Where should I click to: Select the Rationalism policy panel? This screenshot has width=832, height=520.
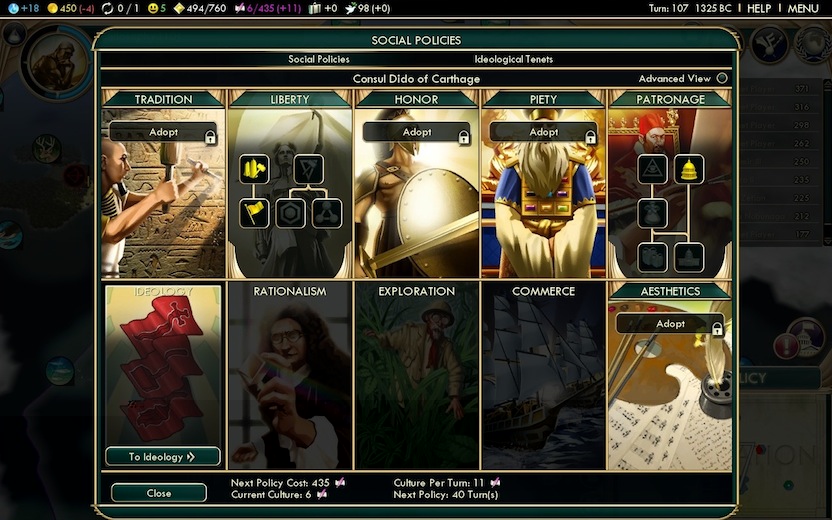[290, 375]
